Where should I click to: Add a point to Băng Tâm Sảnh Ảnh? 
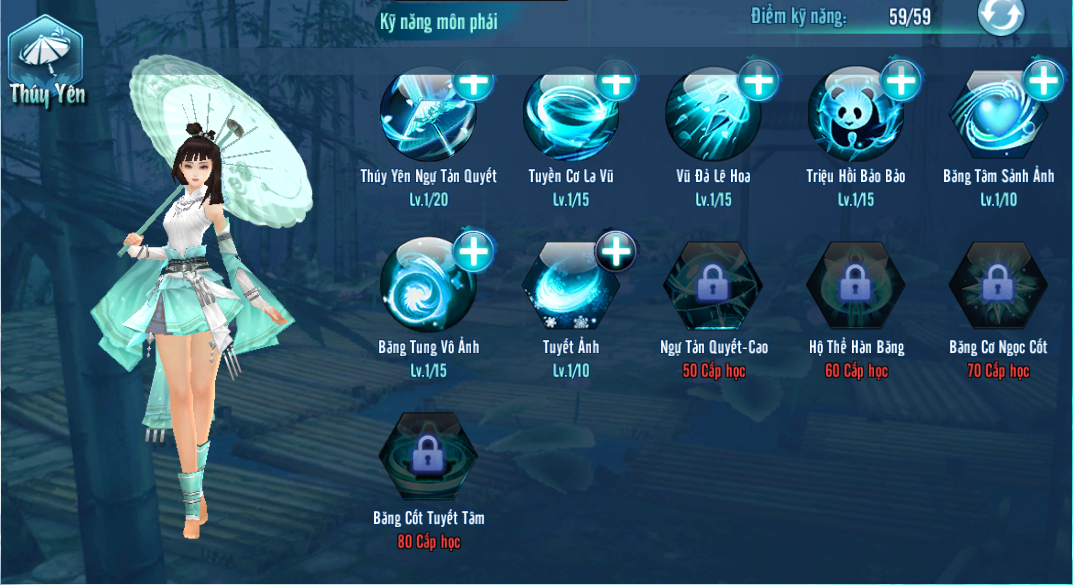click(1044, 82)
